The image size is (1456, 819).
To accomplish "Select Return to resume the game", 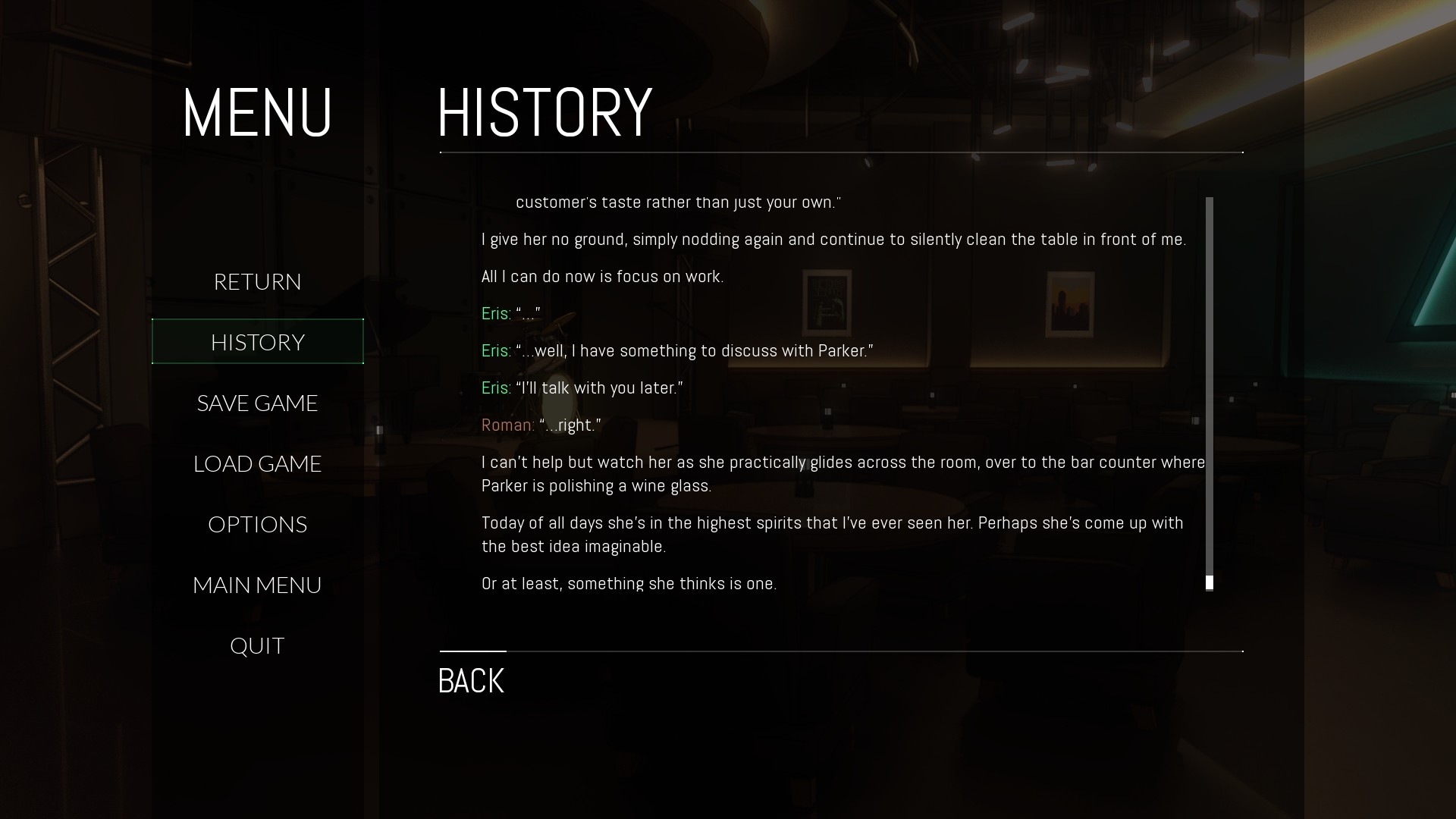I will (x=257, y=281).
